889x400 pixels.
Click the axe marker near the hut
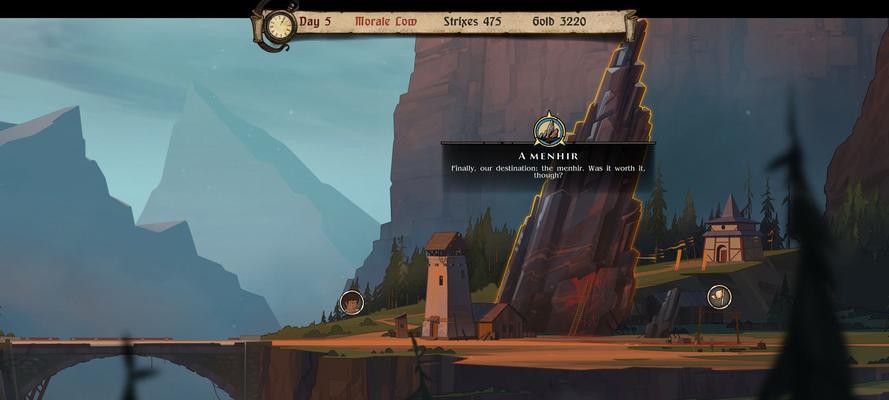719,296
